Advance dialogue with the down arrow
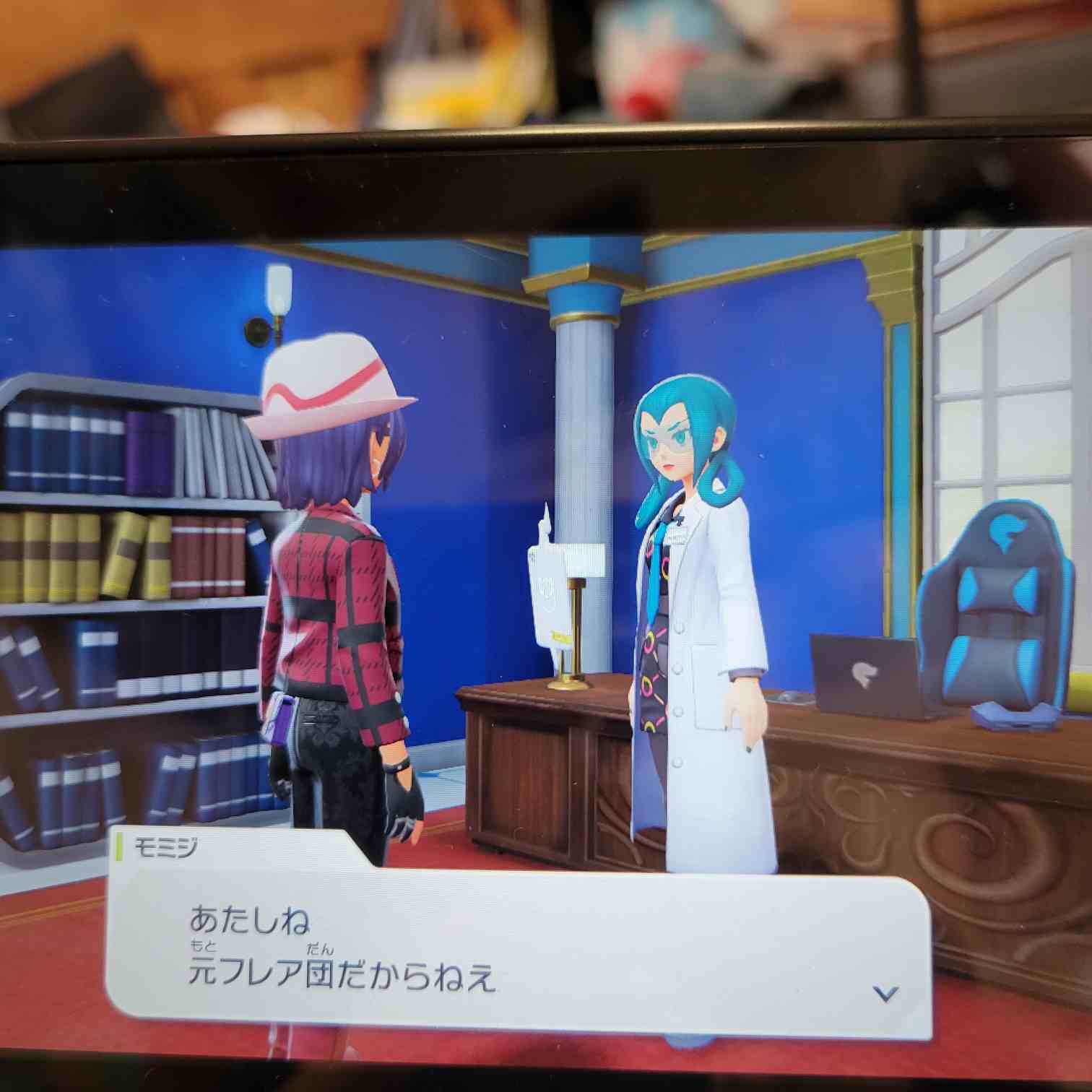The image size is (1092, 1092). pyautogui.click(x=885, y=994)
